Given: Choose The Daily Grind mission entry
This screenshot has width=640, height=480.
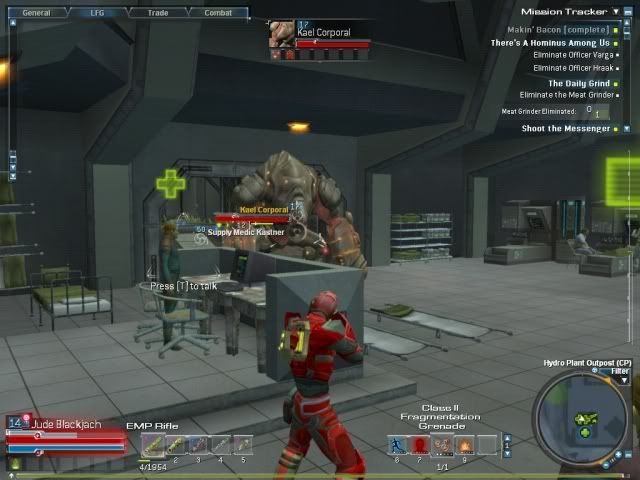Looking at the screenshot, I should [578, 84].
